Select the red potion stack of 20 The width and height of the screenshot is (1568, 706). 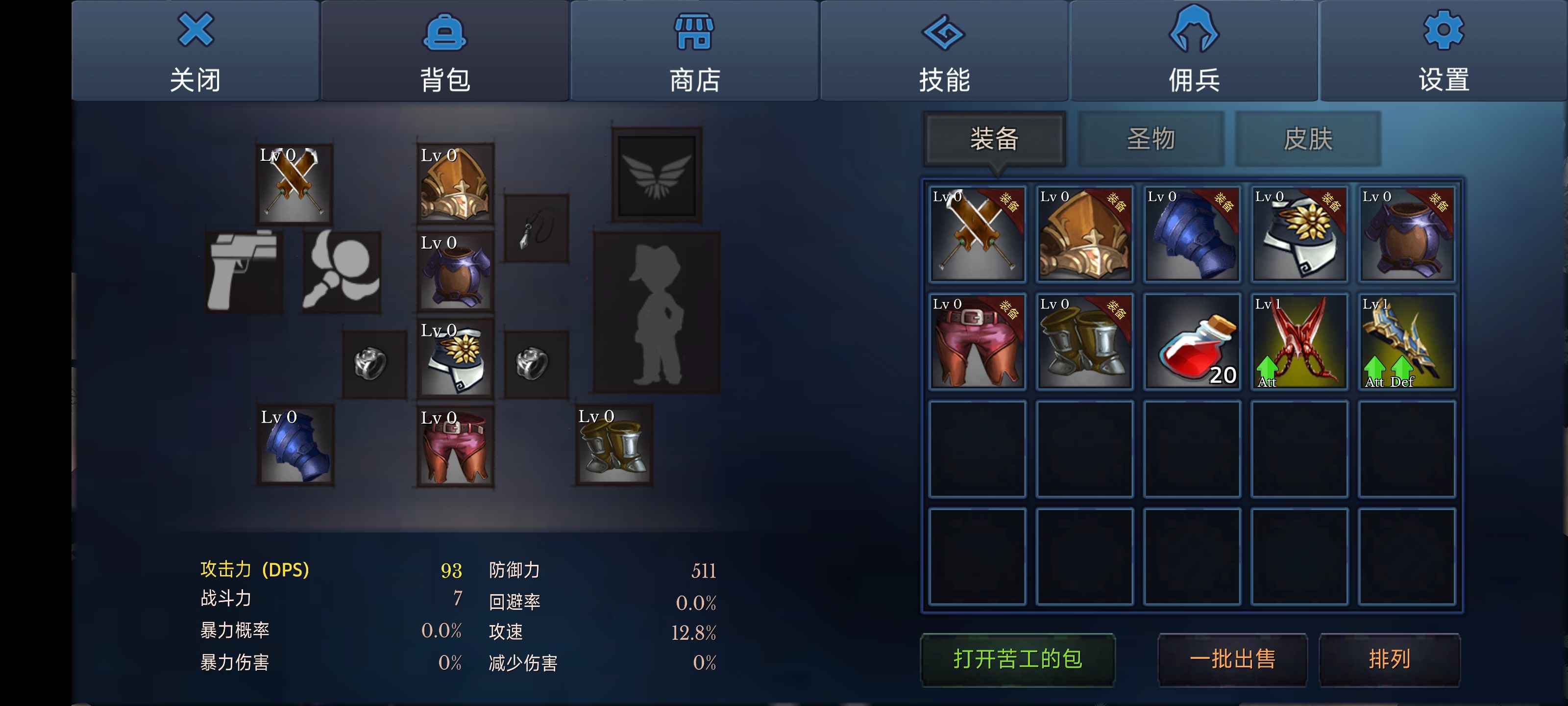1192,342
